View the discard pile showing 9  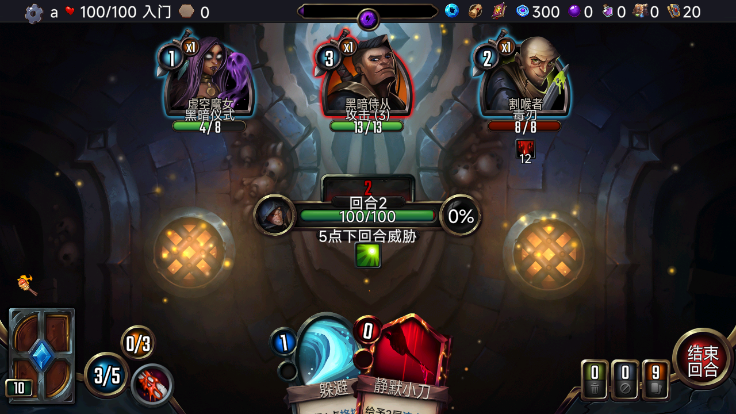point(655,379)
